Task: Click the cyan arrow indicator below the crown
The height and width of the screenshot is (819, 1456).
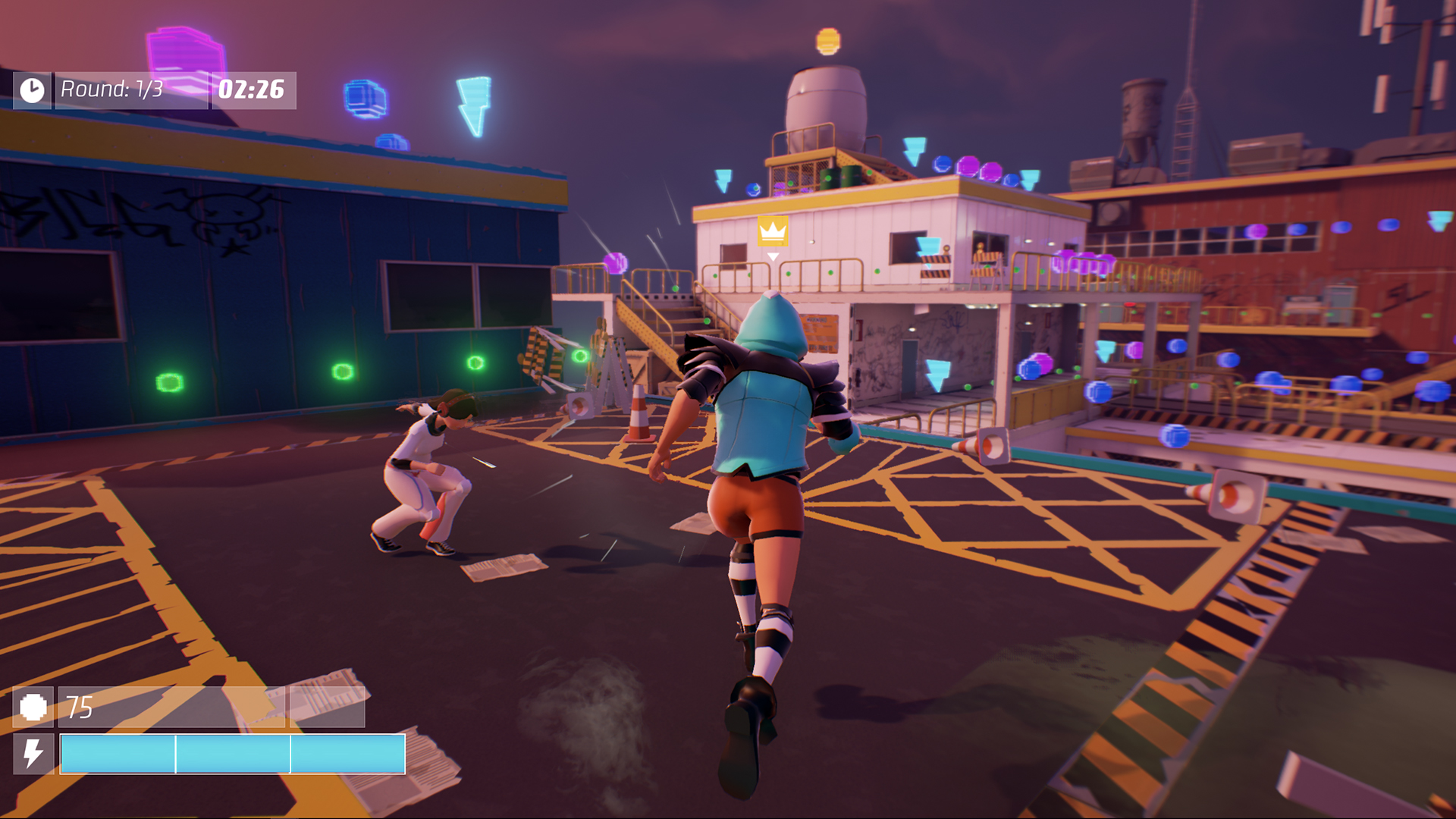Action: (x=773, y=258)
